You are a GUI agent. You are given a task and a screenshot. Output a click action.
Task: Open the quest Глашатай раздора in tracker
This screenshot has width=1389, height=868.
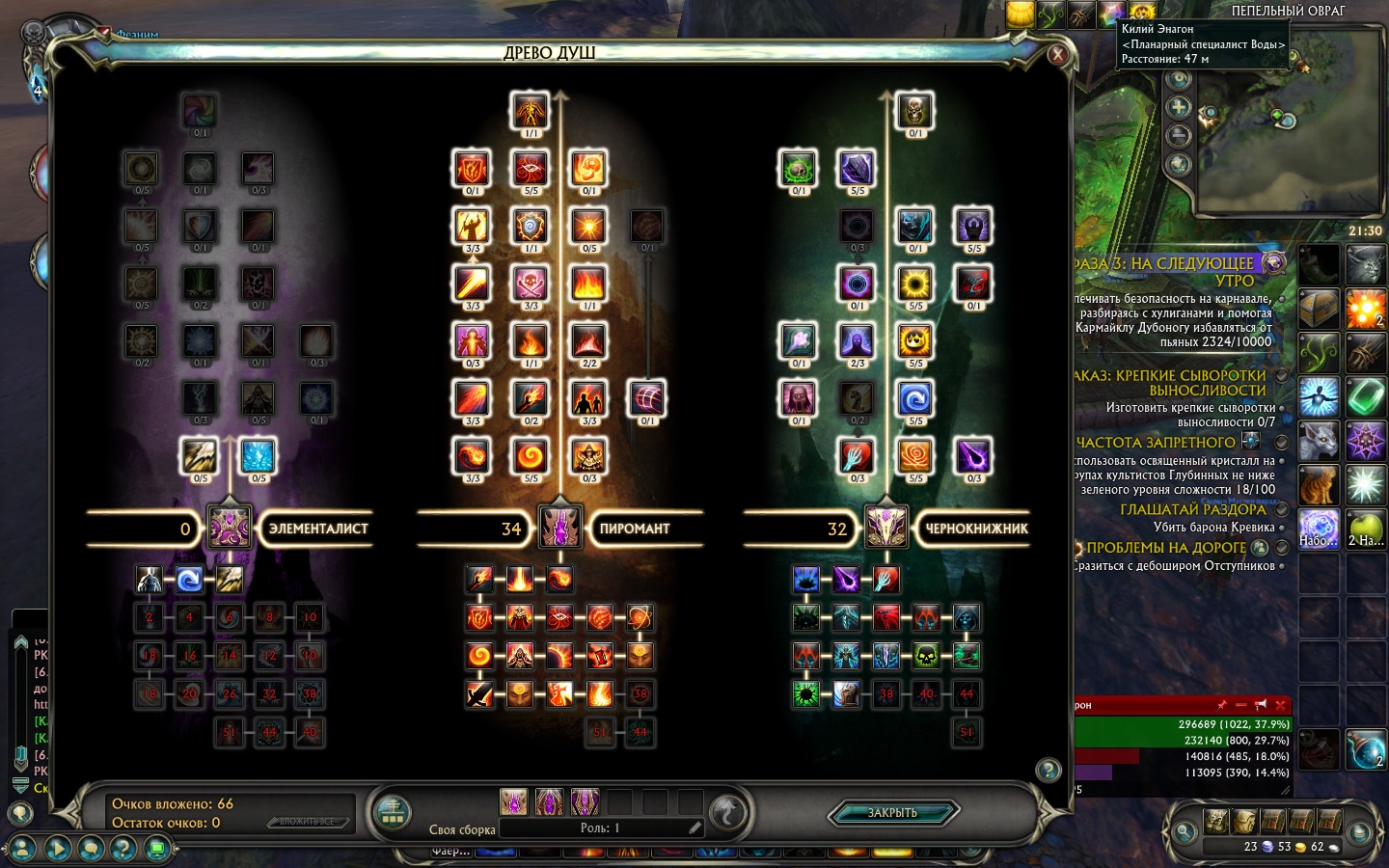[1193, 509]
